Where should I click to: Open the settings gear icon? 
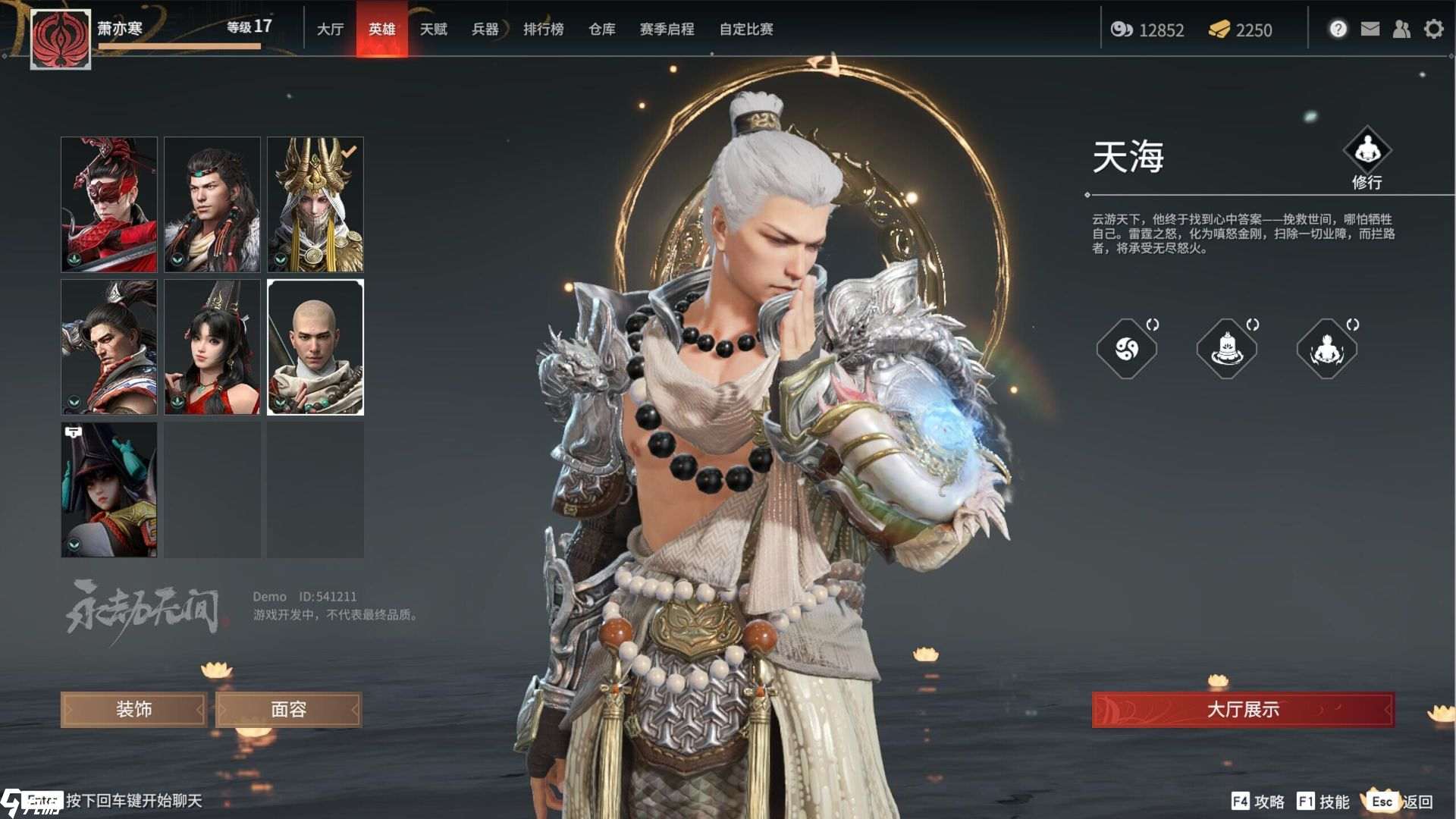pos(1433,30)
